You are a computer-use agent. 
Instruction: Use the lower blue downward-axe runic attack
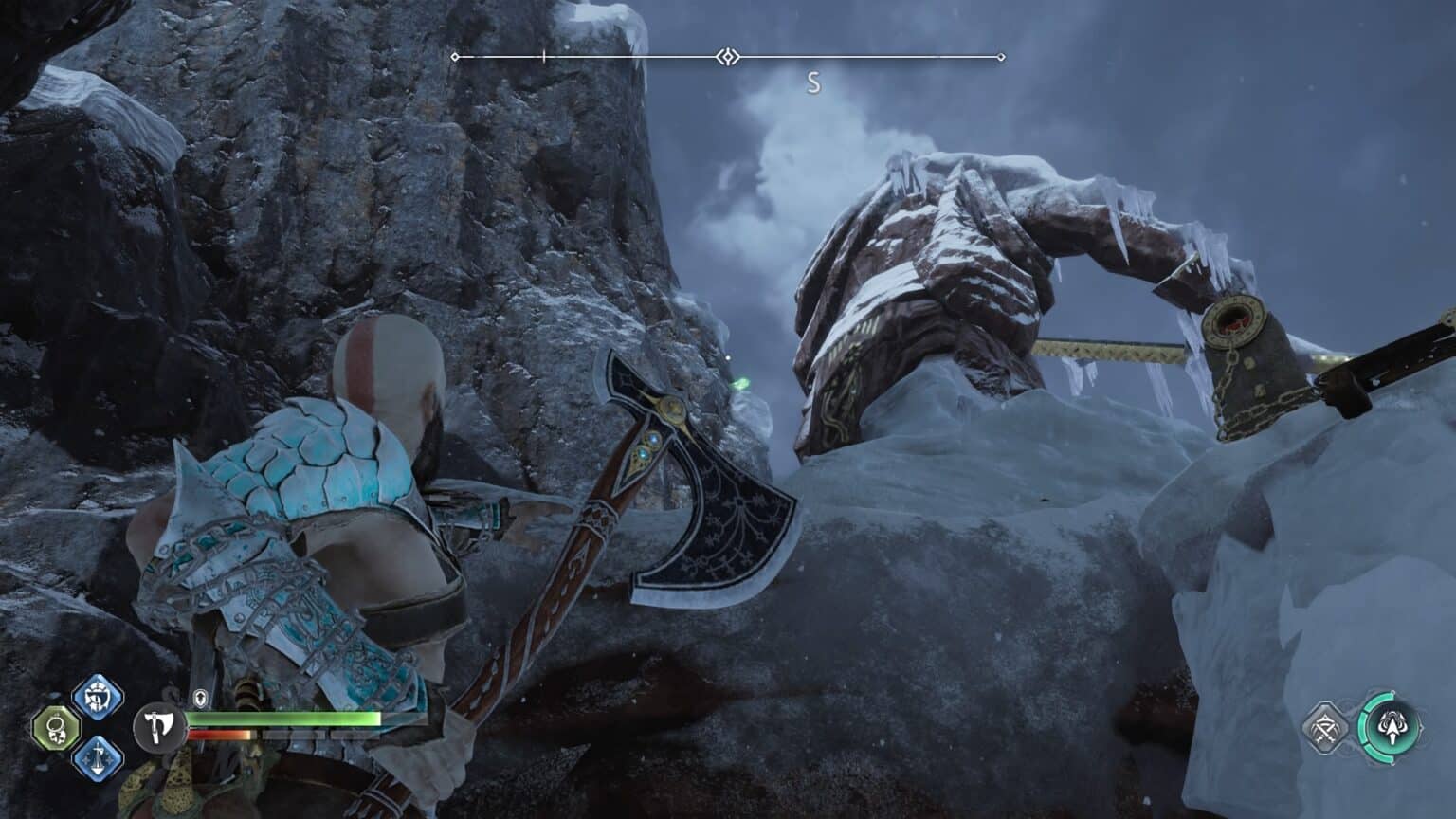coord(99,758)
